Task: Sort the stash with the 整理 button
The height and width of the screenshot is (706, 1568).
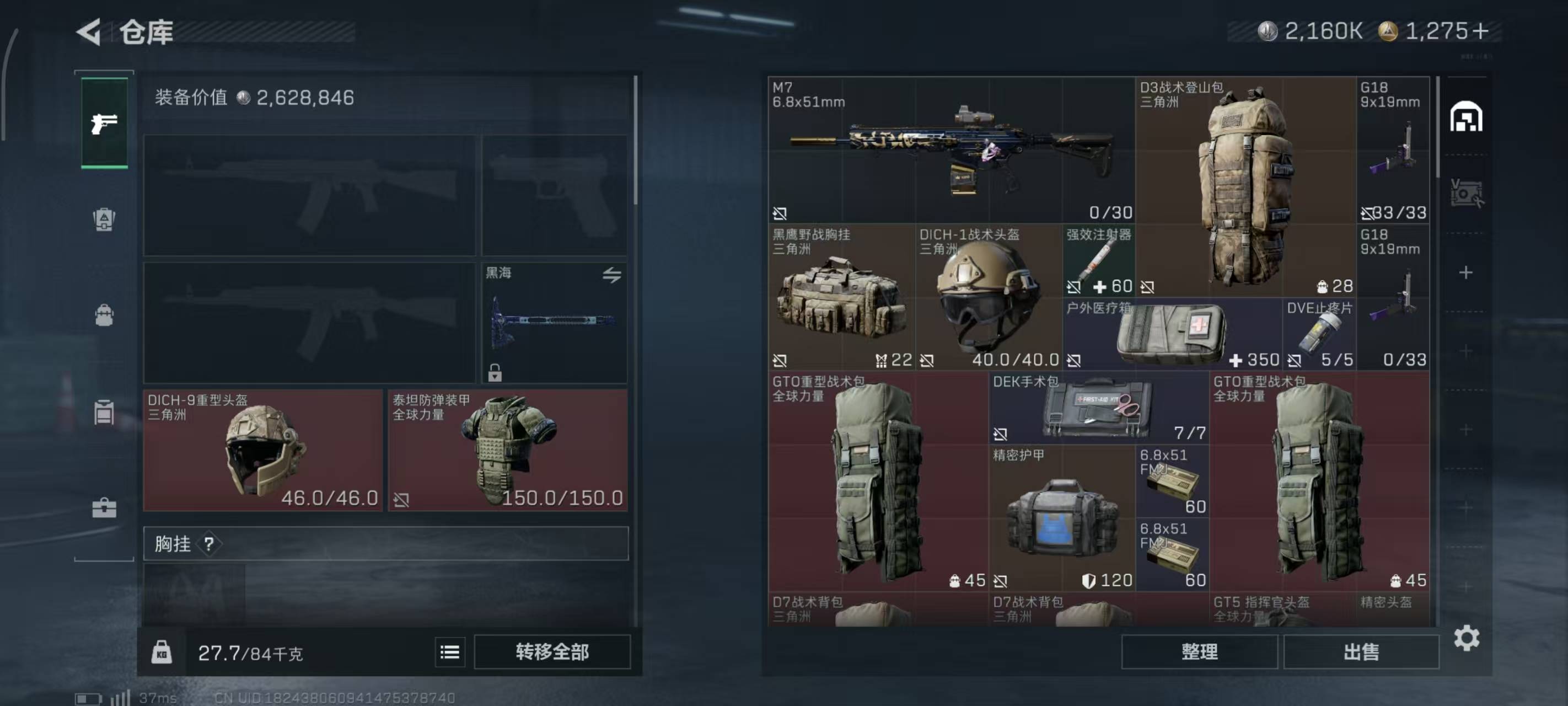Action: click(1199, 652)
